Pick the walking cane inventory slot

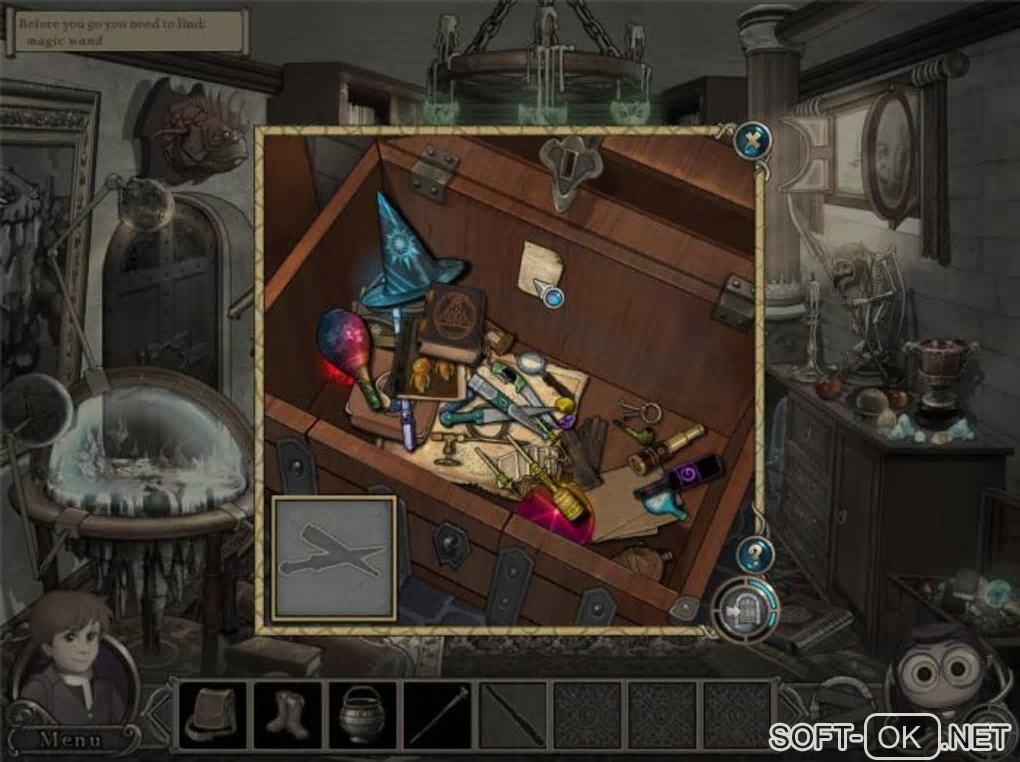[x=438, y=714]
